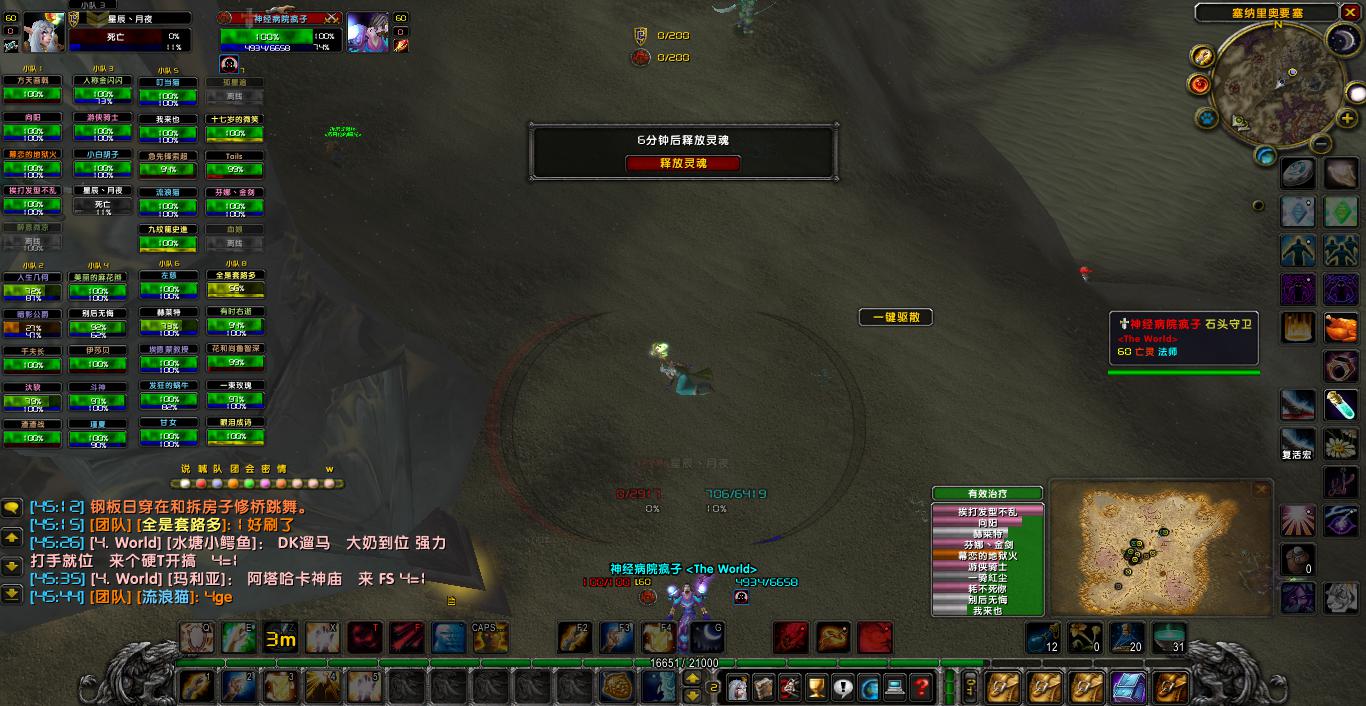Activate the action bar icon labeled 3m
The image size is (1366, 706).
[280, 638]
